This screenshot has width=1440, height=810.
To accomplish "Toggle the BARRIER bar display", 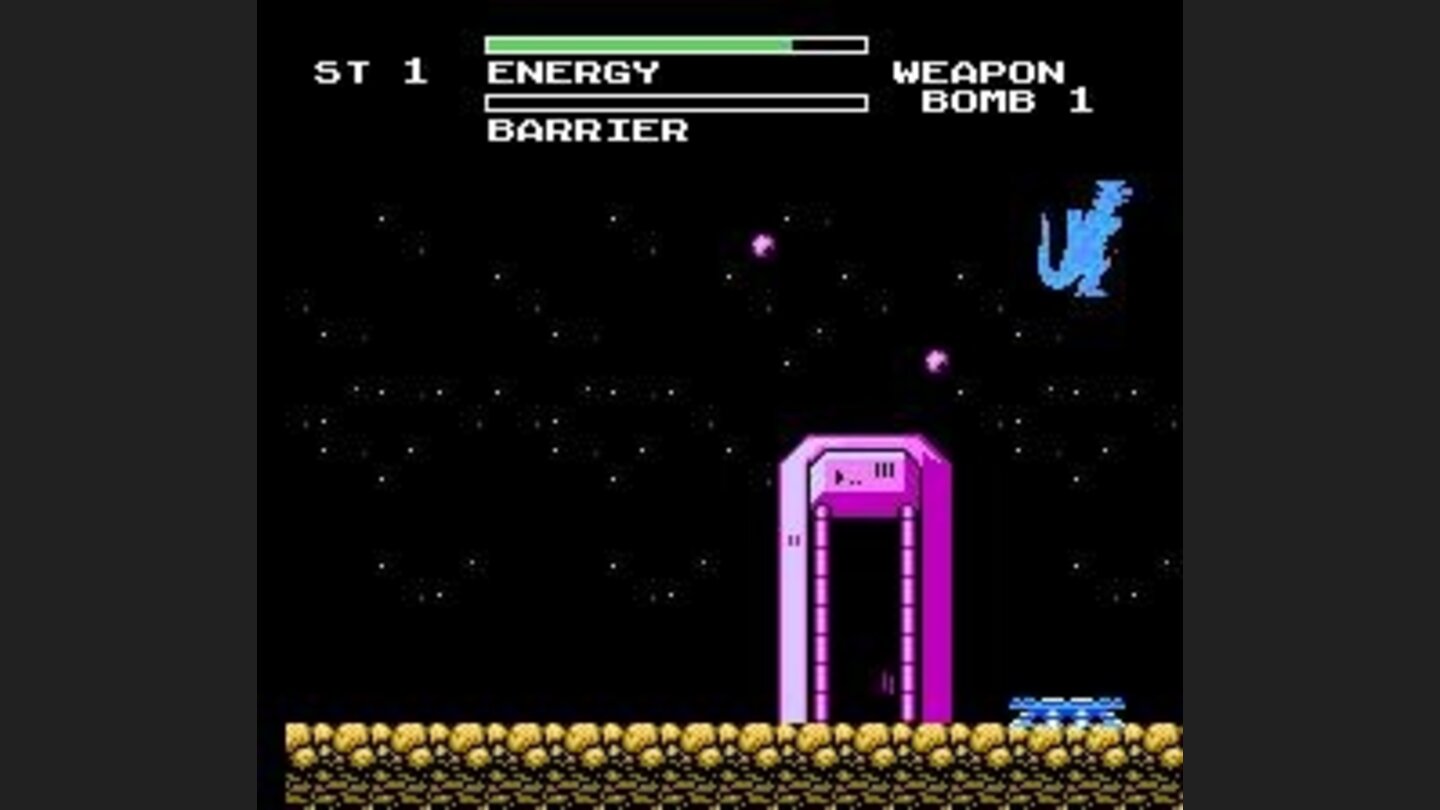I will tap(675, 101).
